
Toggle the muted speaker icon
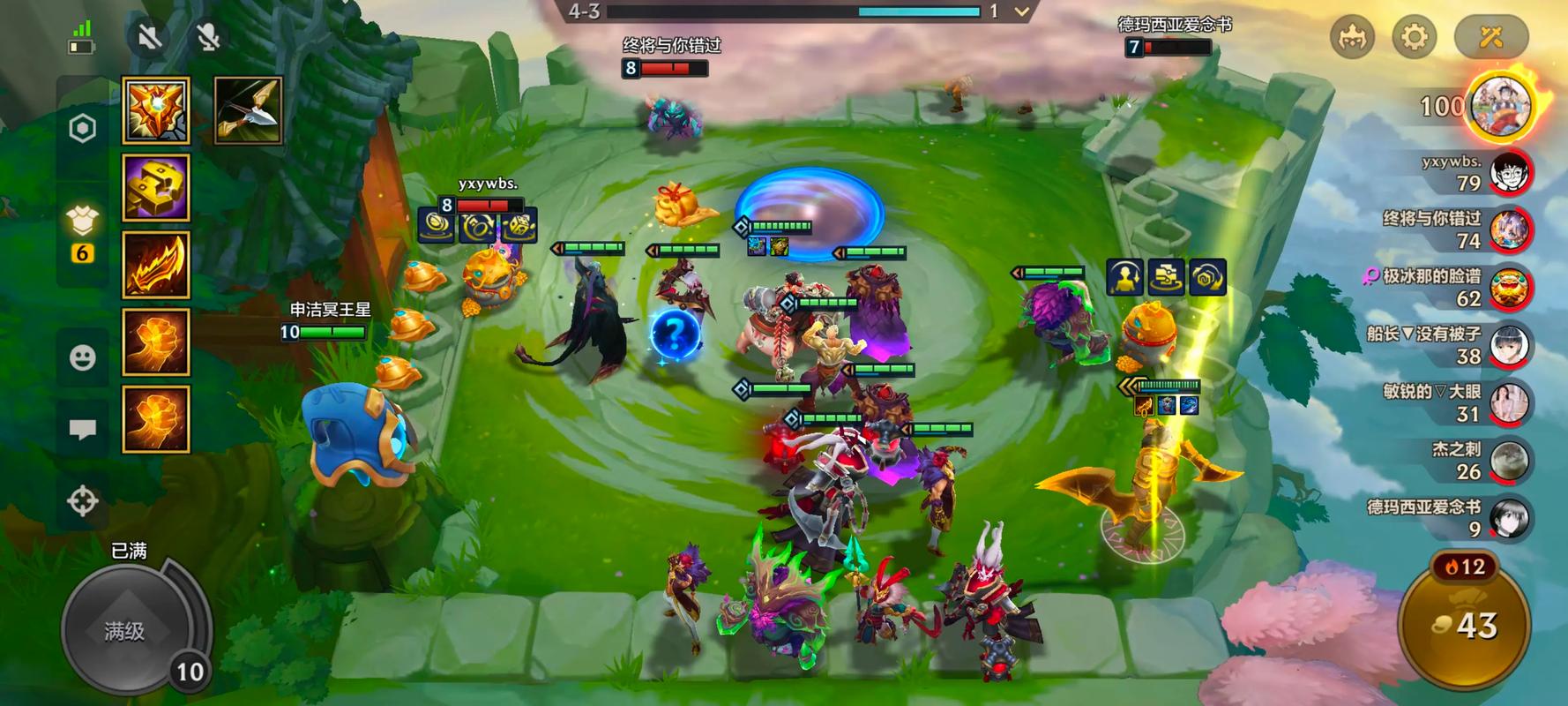[149, 37]
